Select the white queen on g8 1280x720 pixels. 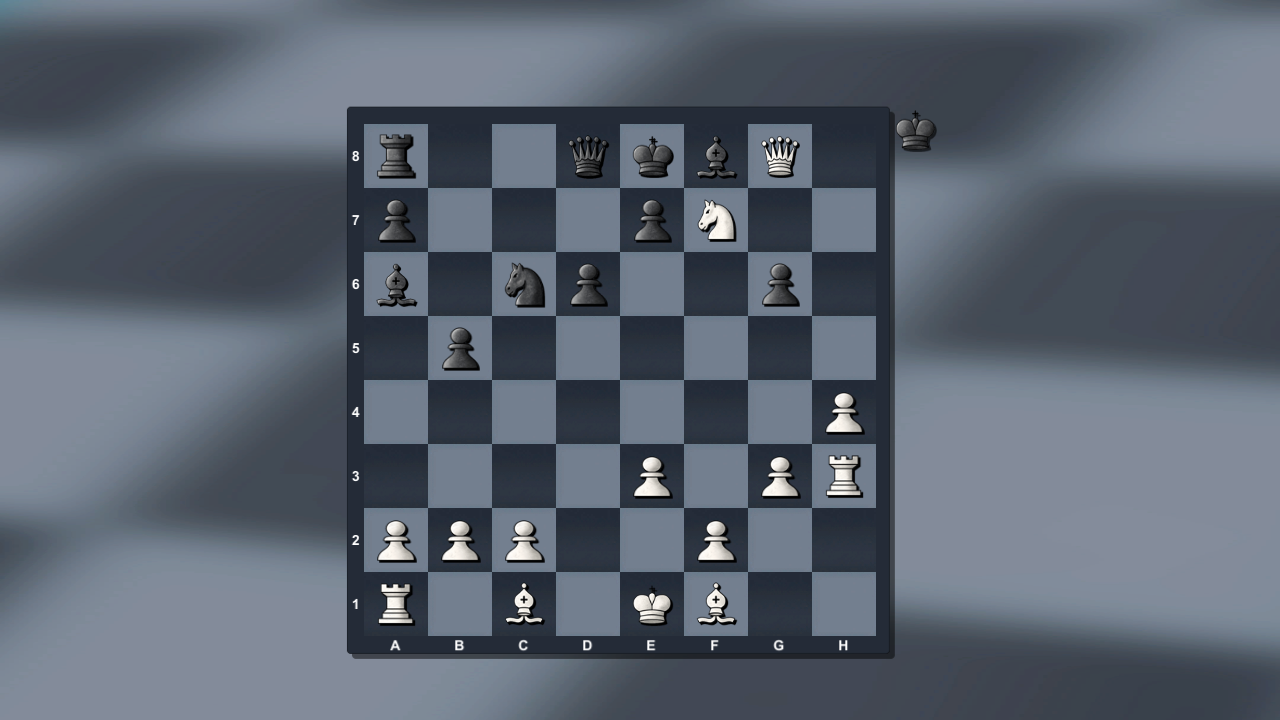[x=780, y=155]
